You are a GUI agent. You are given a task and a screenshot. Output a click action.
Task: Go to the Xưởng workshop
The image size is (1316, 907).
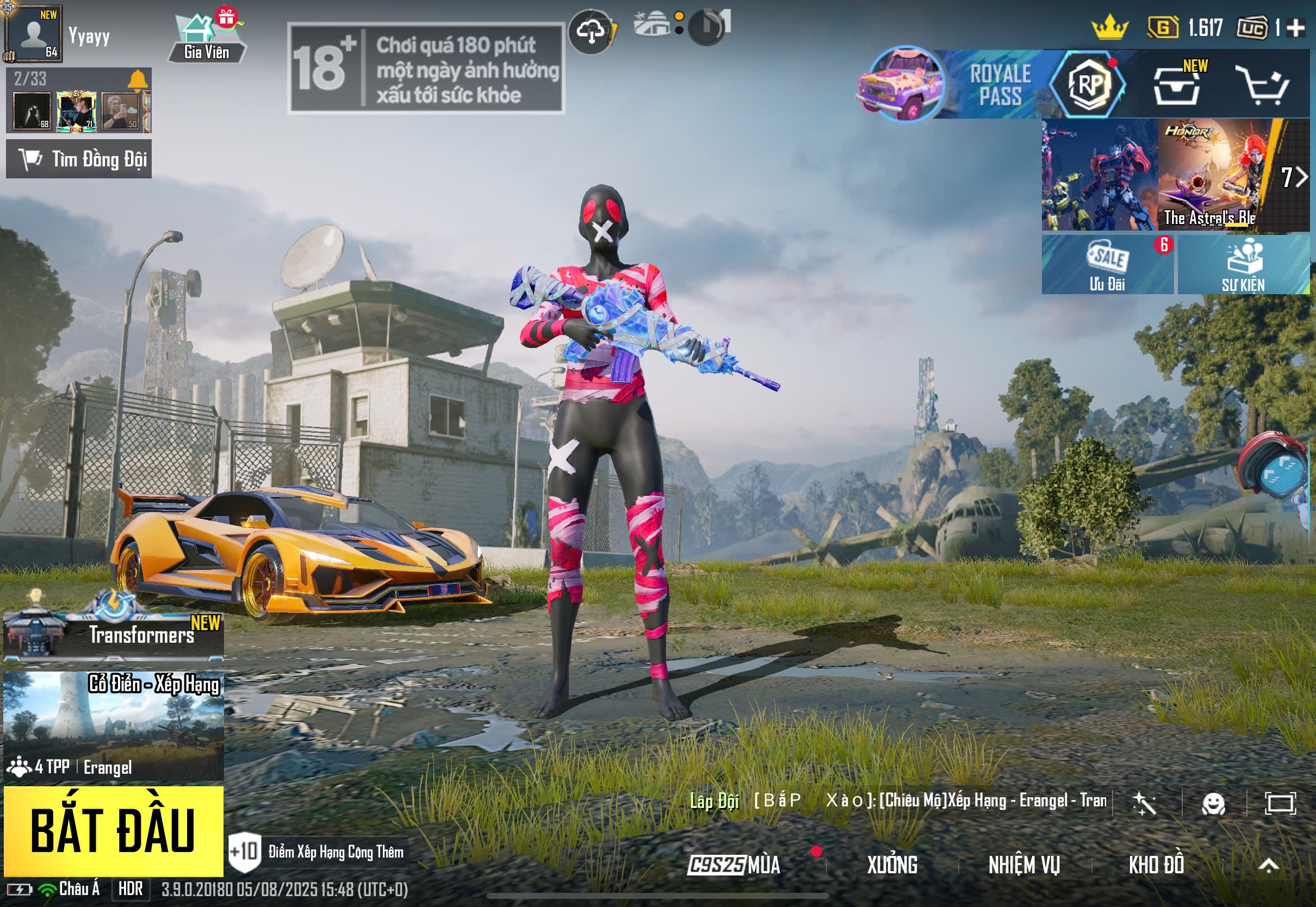point(892,865)
